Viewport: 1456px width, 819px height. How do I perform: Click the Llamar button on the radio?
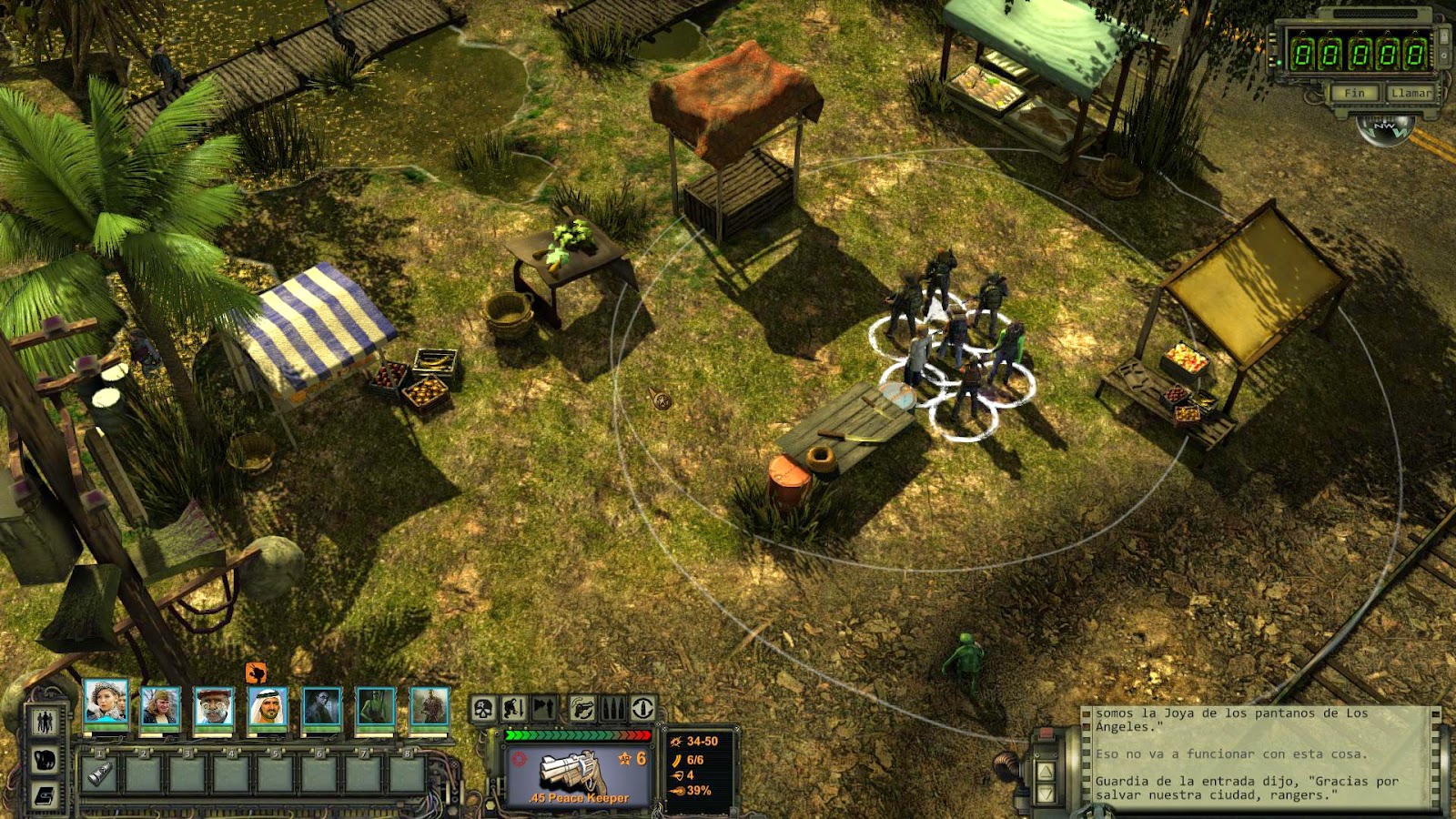[x=1410, y=93]
